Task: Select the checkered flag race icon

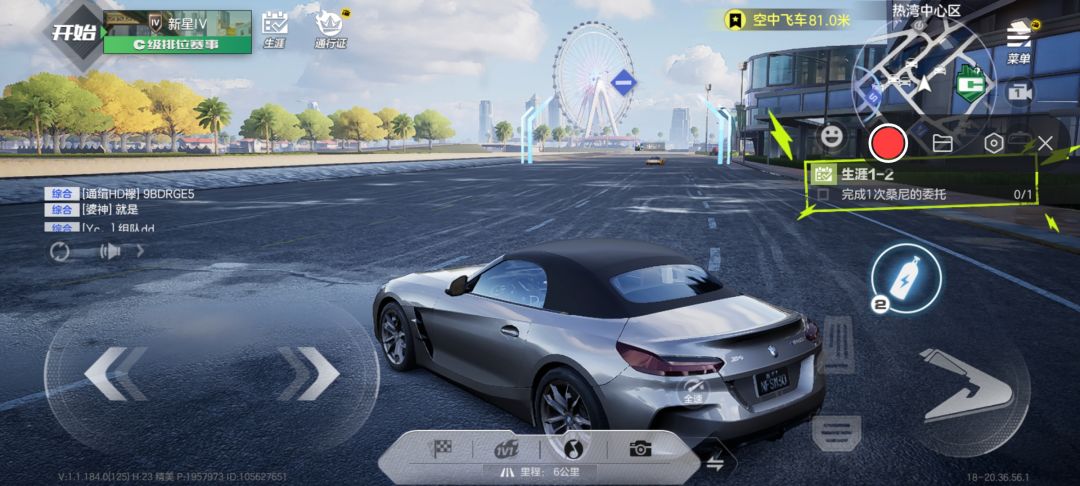Action: click(441, 449)
